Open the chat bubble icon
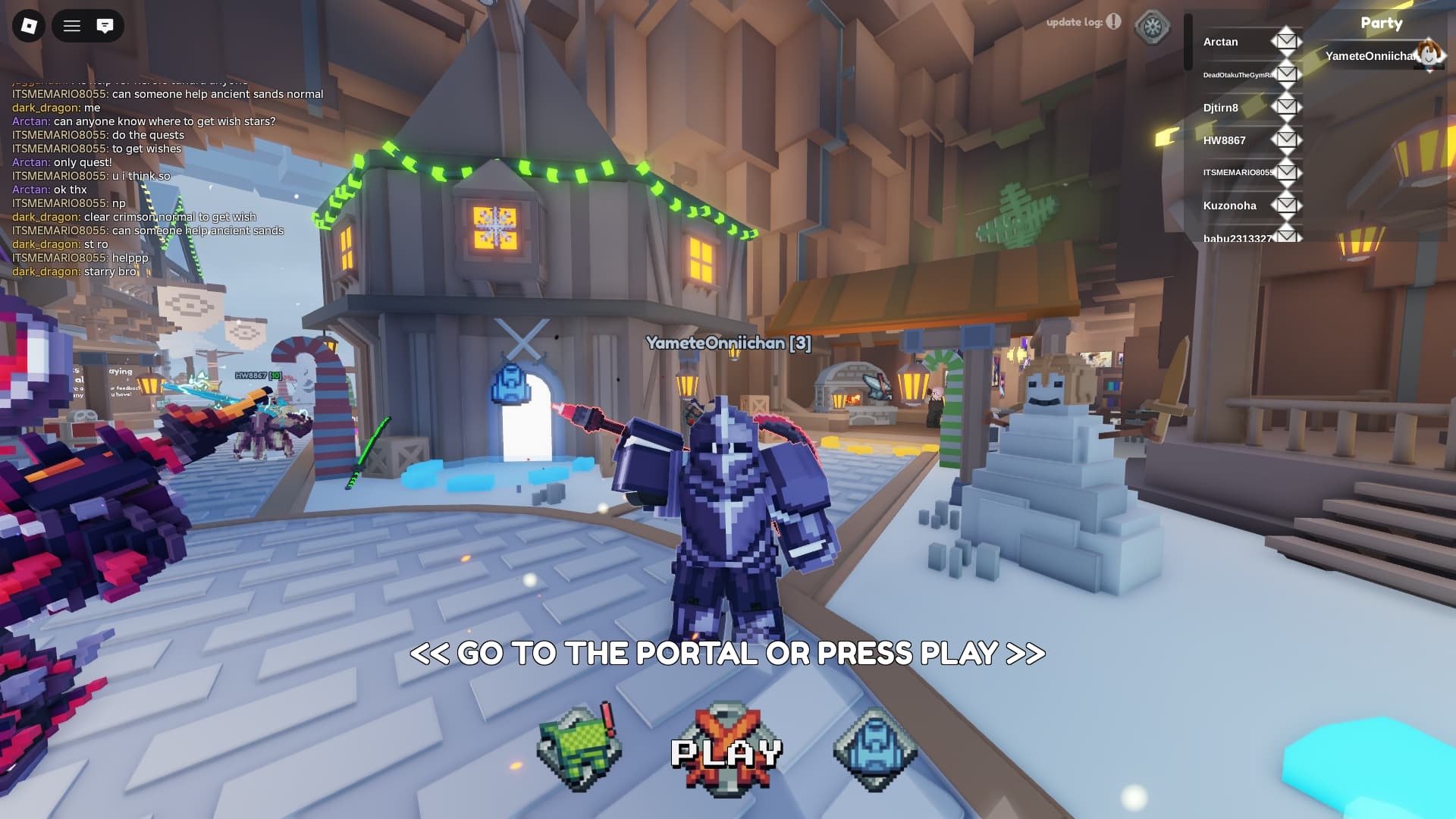Image resolution: width=1456 pixels, height=819 pixels. click(105, 25)
